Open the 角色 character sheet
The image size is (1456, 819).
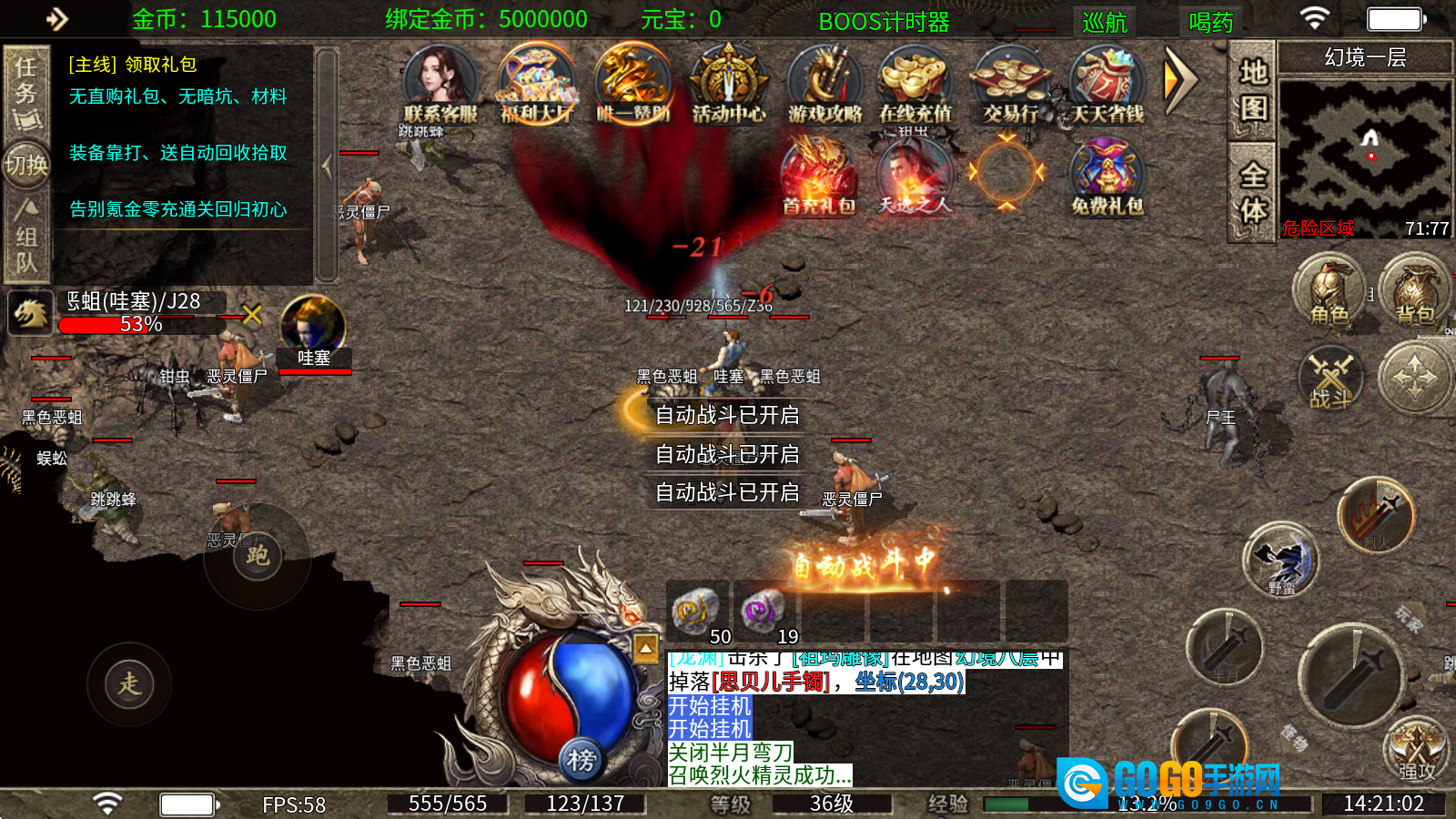point(1330,291)
